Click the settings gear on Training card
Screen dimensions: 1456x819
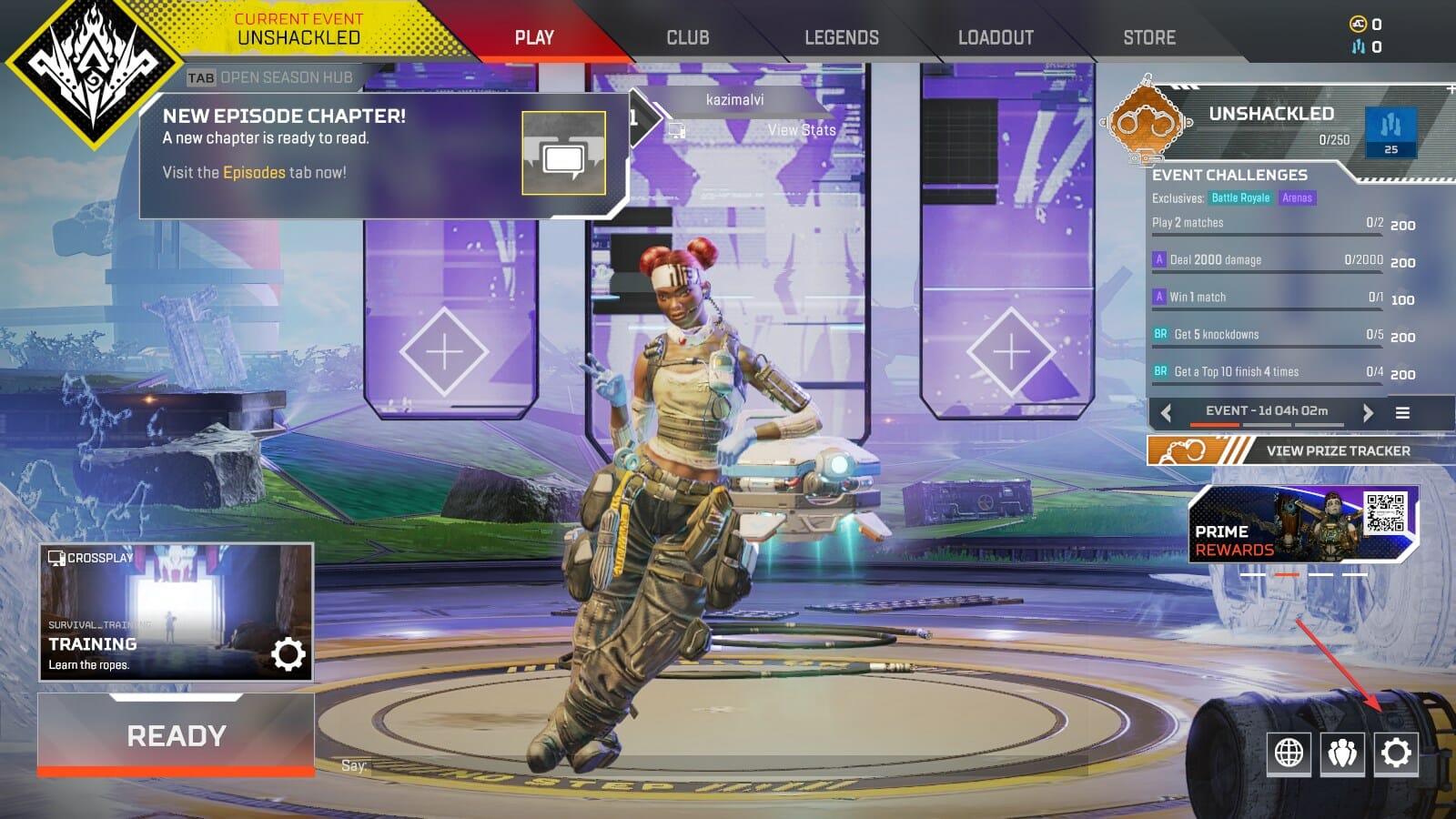pyautogui.click(x=288, y=652)
